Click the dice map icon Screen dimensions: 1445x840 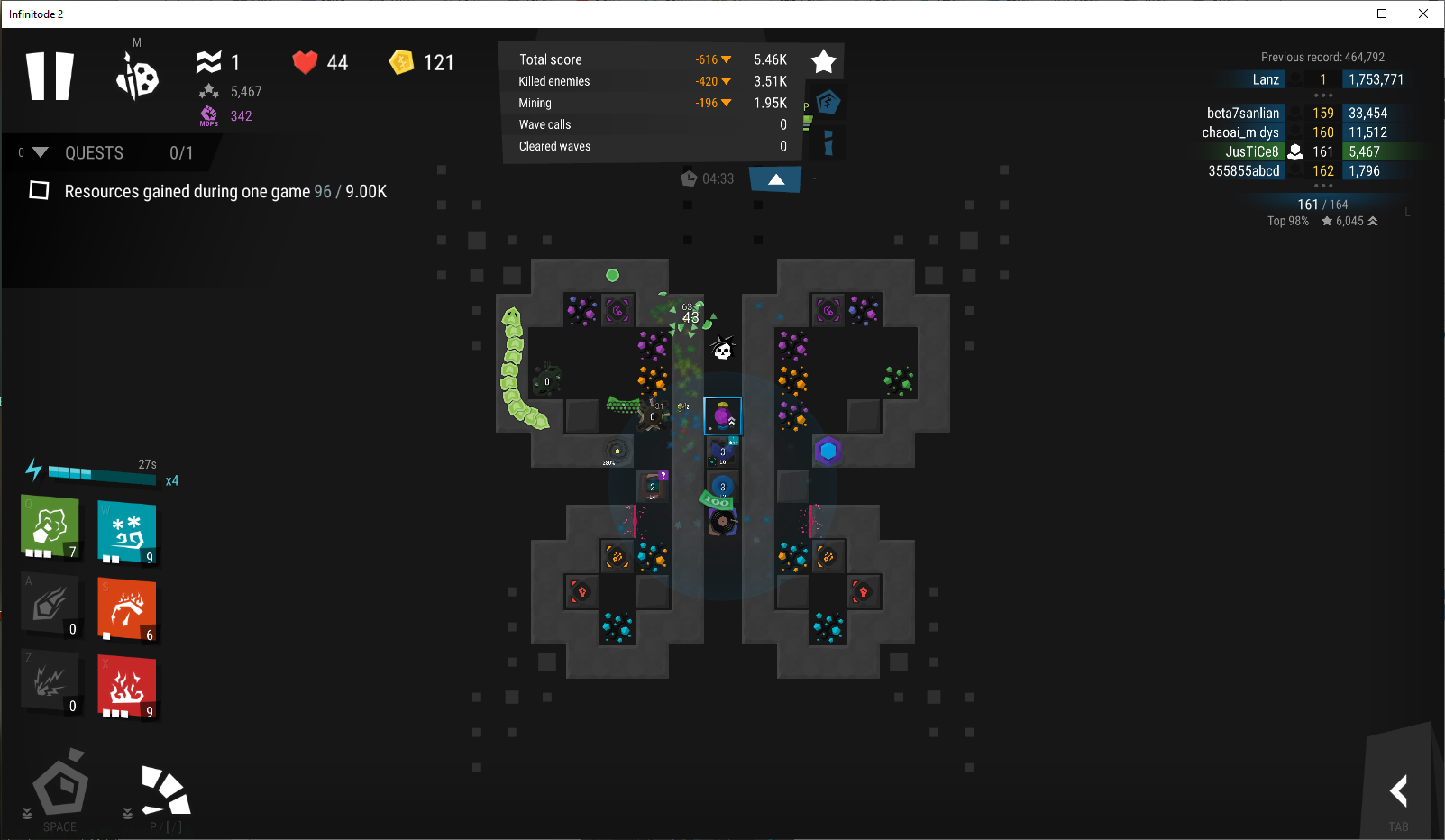coord(137,77)
